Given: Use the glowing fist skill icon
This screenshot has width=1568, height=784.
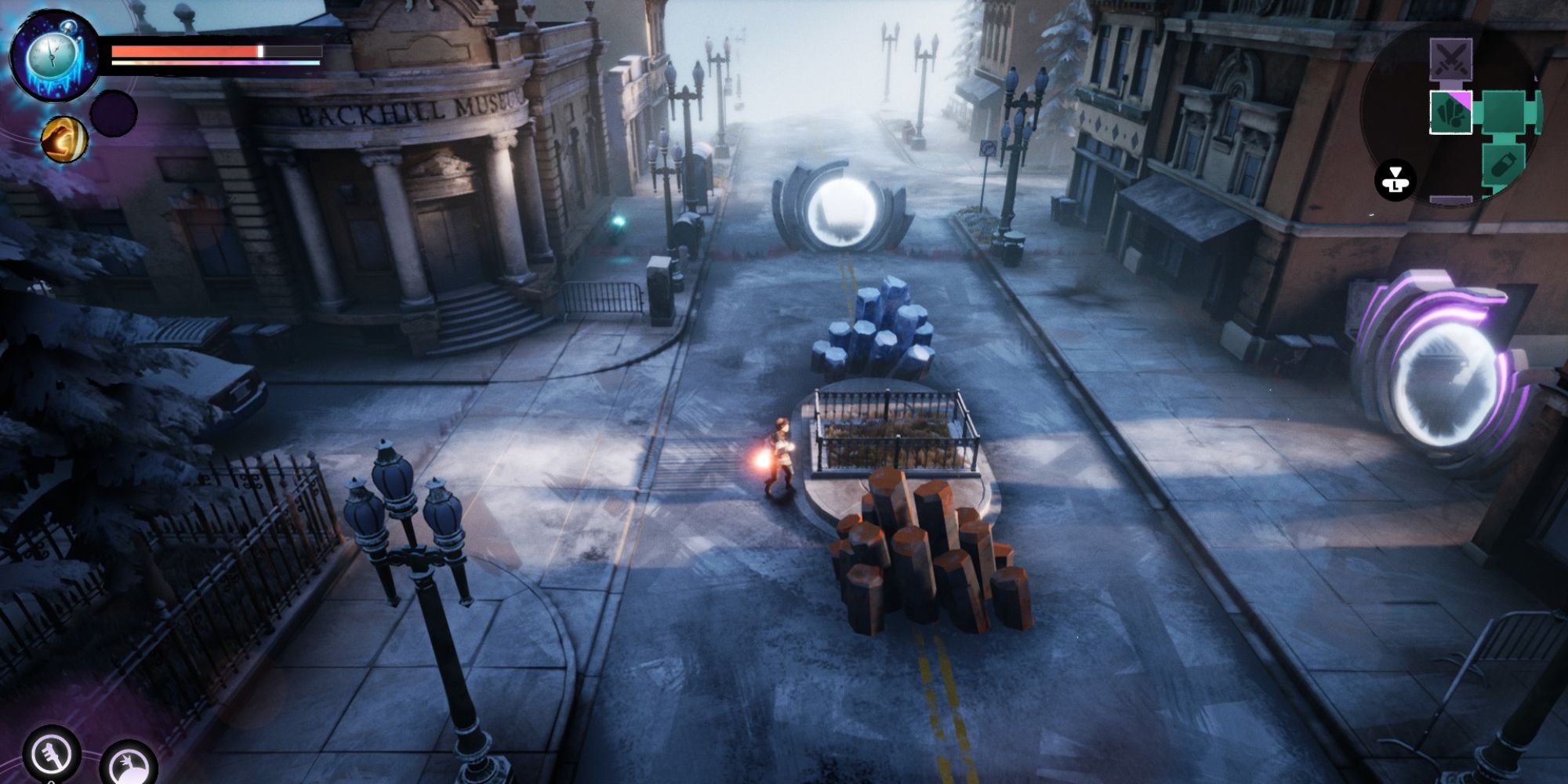Looking at the screenshot, I should (64, 139).
